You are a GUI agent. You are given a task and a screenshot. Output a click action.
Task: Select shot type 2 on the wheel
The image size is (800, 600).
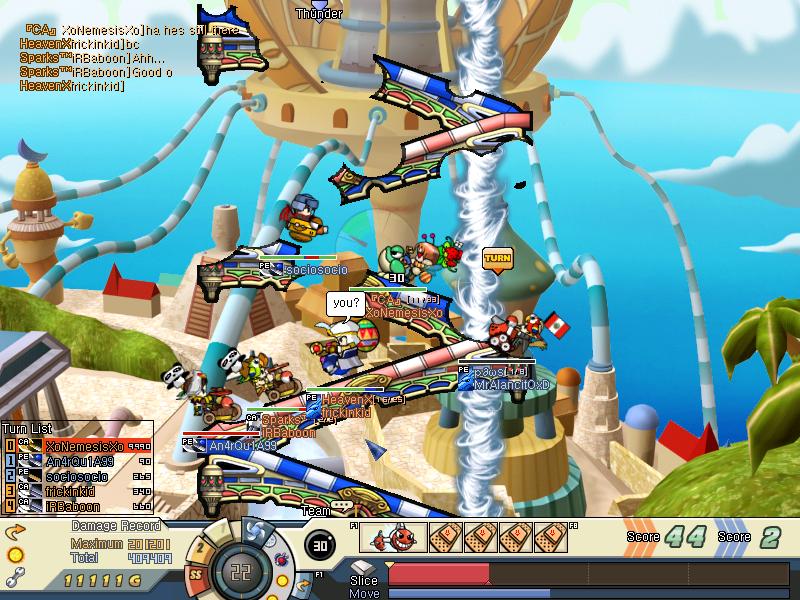click(x=202, y=547)
